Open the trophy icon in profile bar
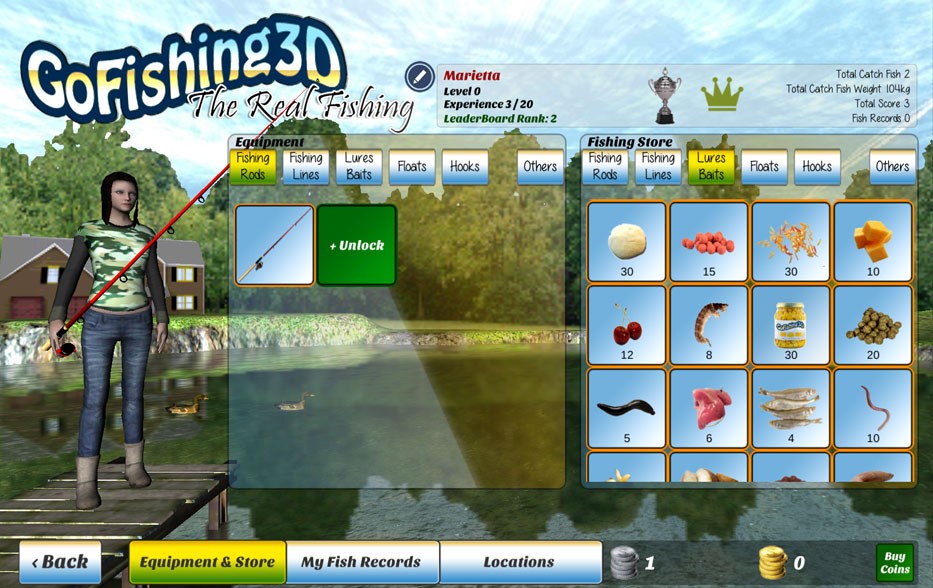Screen dimensions: 933x588 (x=664, y=95)
